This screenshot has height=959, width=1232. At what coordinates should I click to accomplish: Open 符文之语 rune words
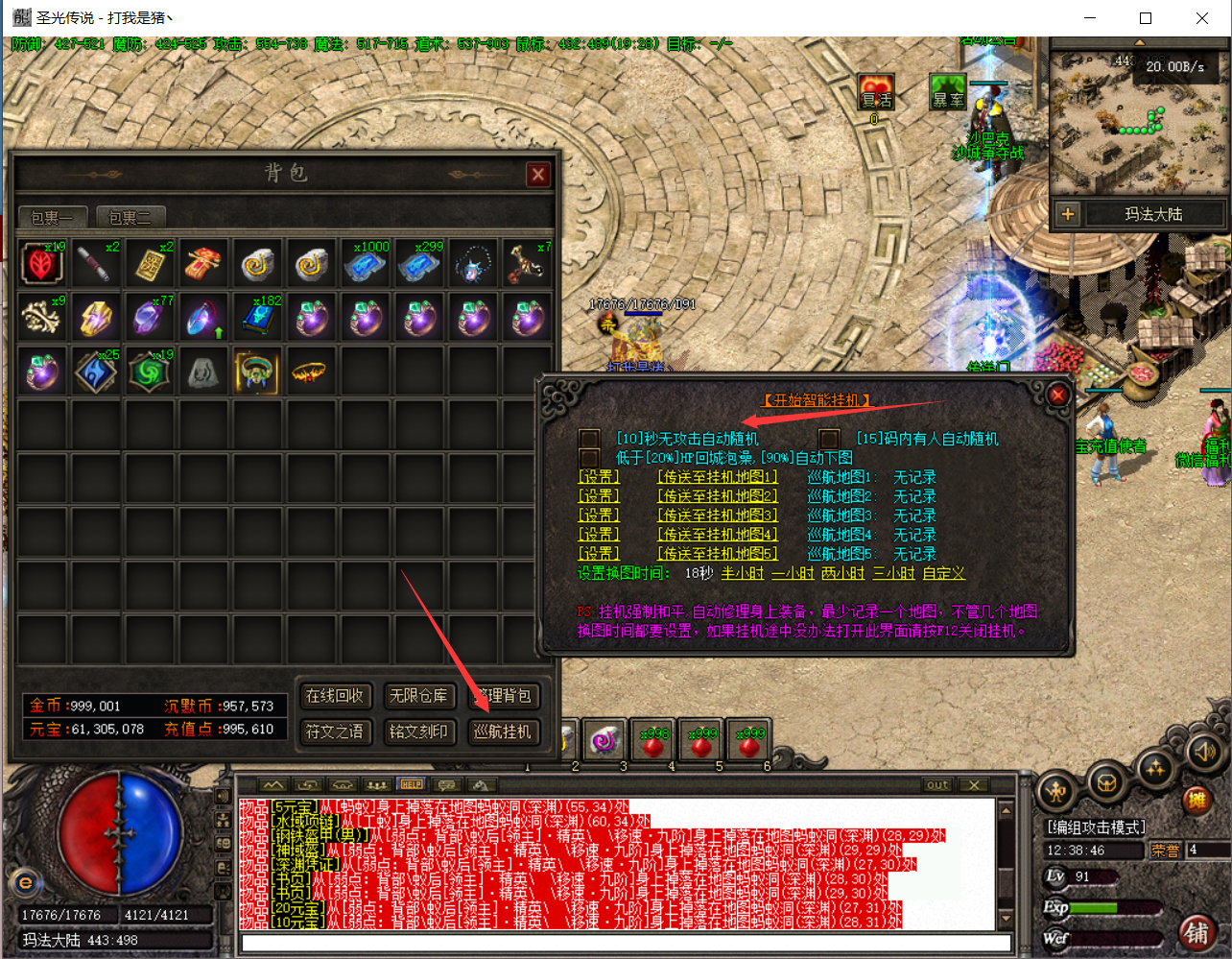(x=334, y=731)
